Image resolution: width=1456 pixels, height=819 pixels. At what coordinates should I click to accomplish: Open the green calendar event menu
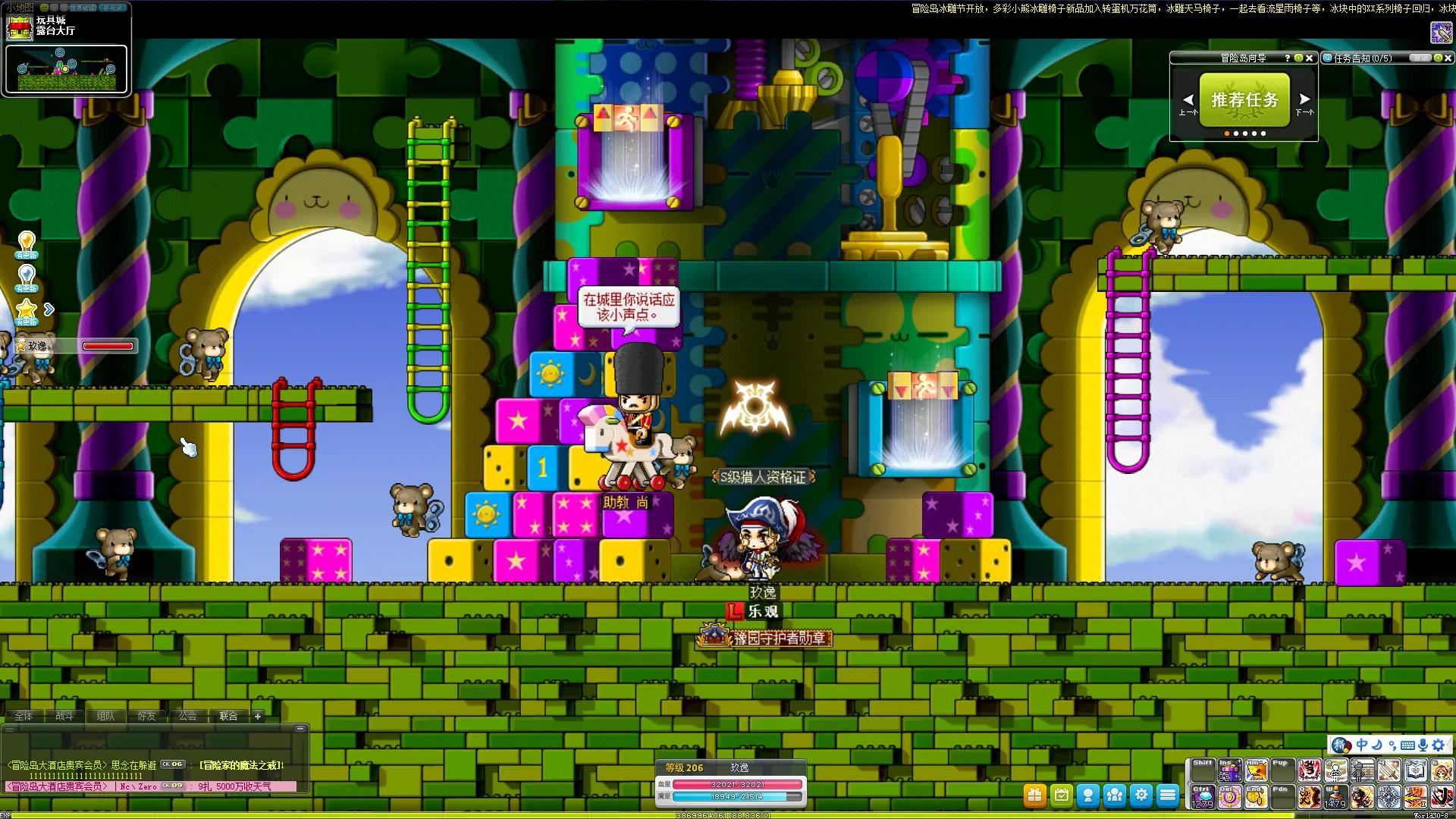[x=1062, y=795]
